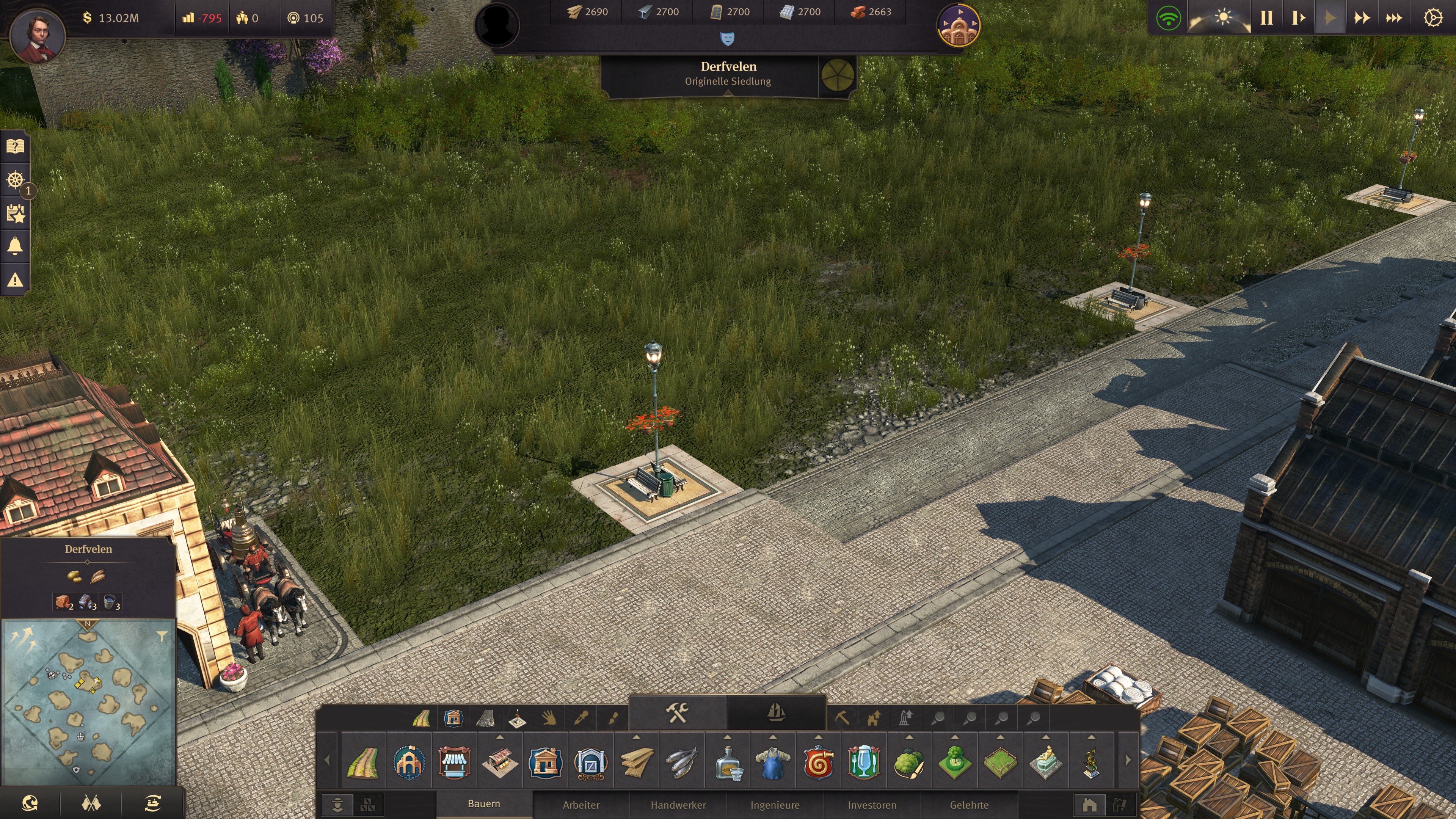This screenshot has width=1456, height=819.
Task: Set game speed to double fast-forward
Action: (1362, 18)
